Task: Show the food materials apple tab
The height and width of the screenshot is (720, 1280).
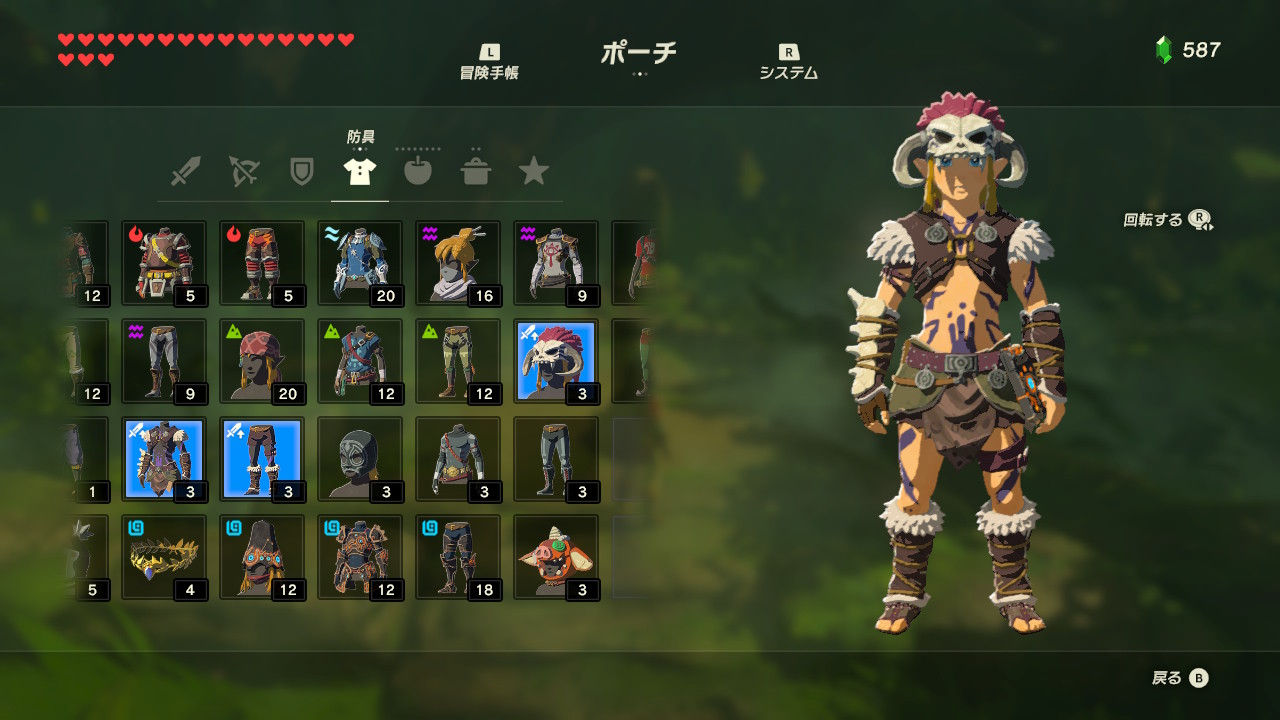Action: tap(418, 172)
